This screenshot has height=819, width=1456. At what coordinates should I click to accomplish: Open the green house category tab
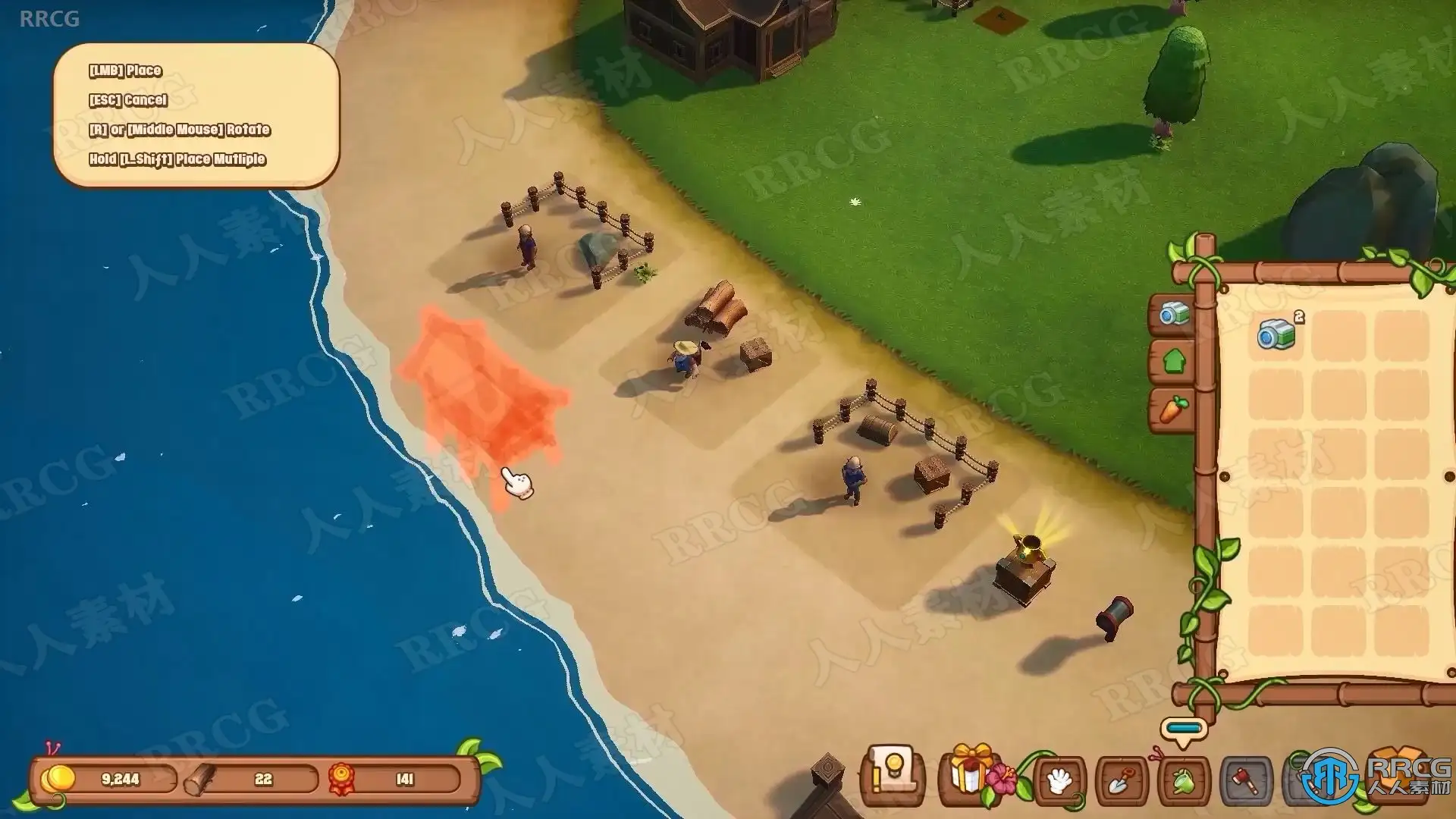click(1173, 361)
